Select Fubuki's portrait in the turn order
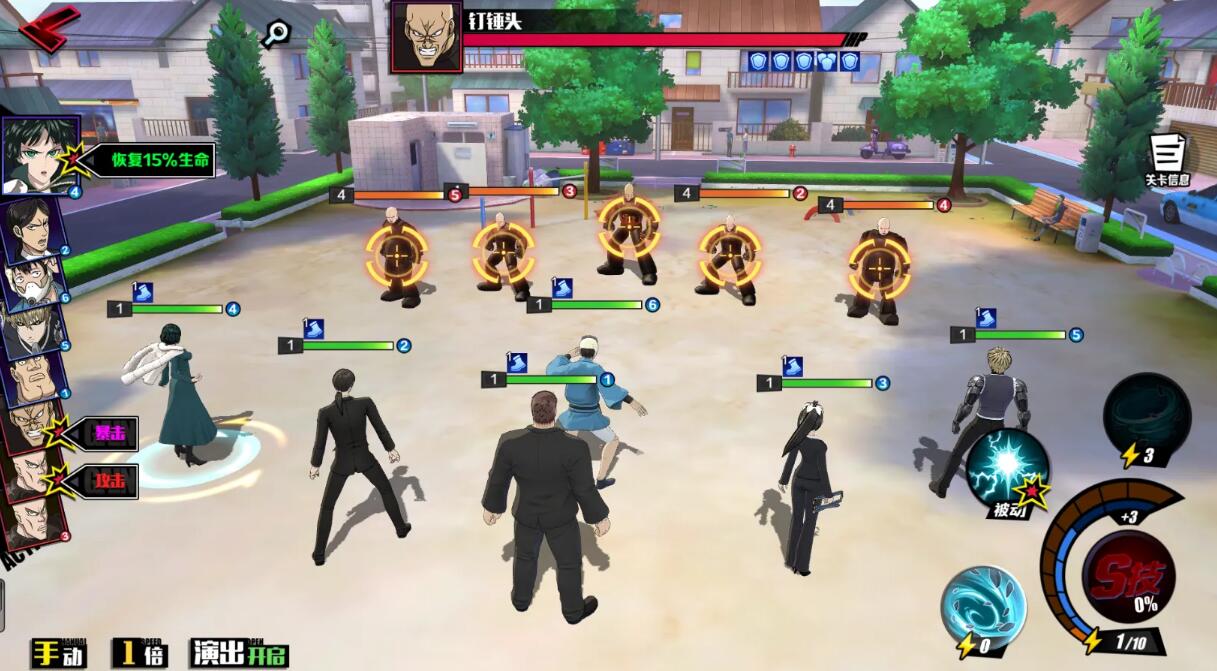 coord(39,155)
